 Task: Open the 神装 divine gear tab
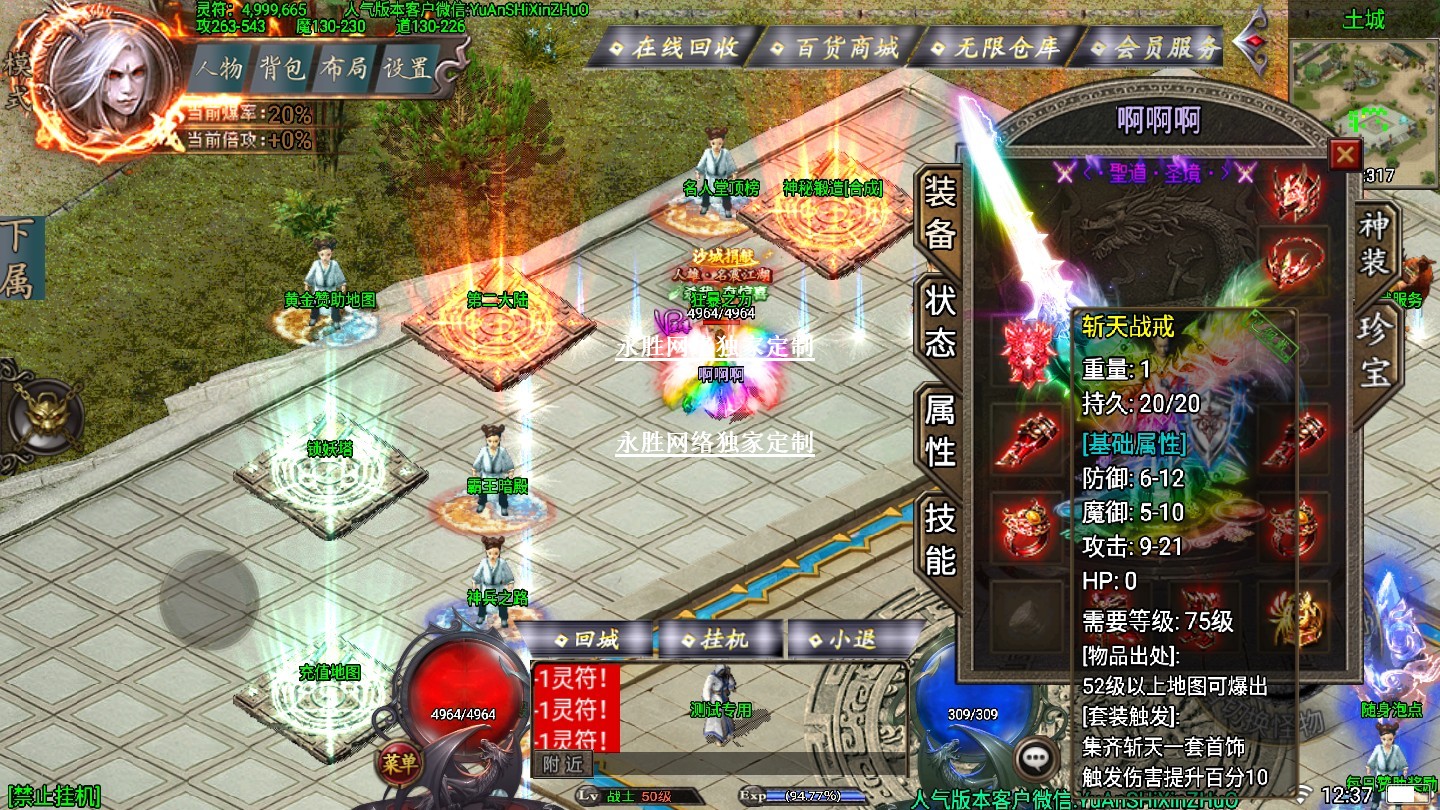click(x=1374, y=244)
